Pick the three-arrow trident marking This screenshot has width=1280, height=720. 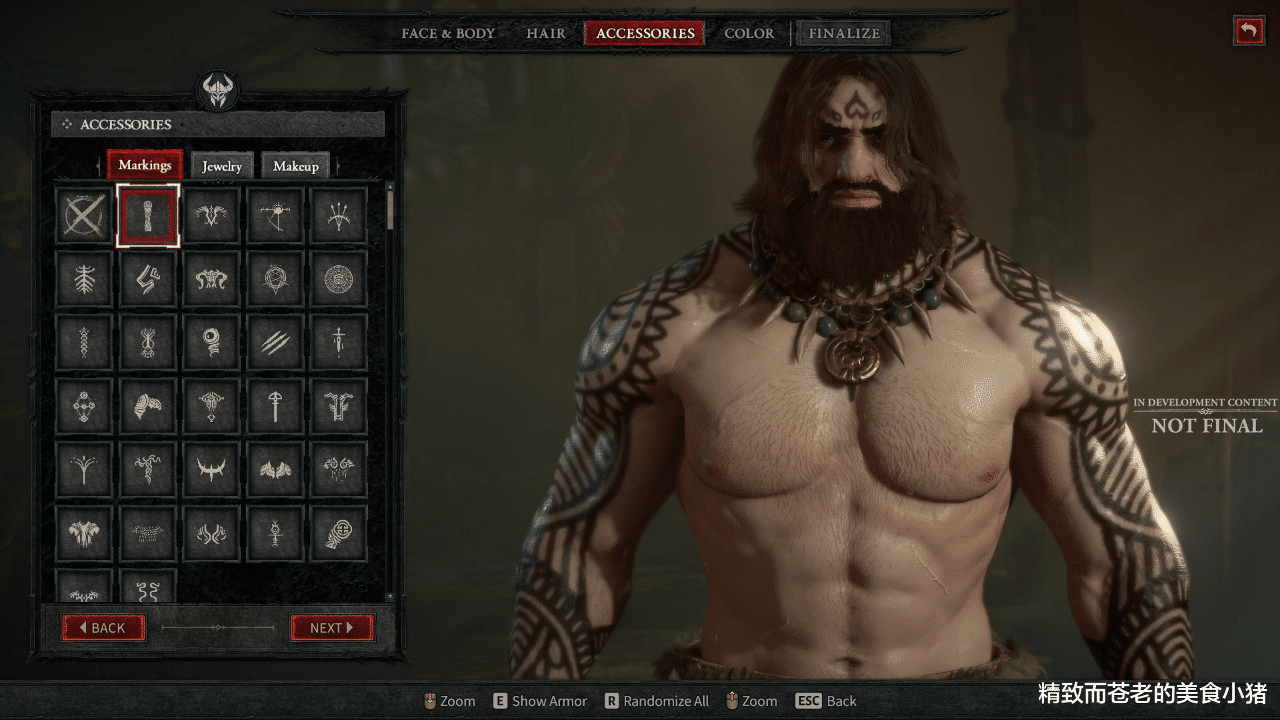[x=339, y=215]
